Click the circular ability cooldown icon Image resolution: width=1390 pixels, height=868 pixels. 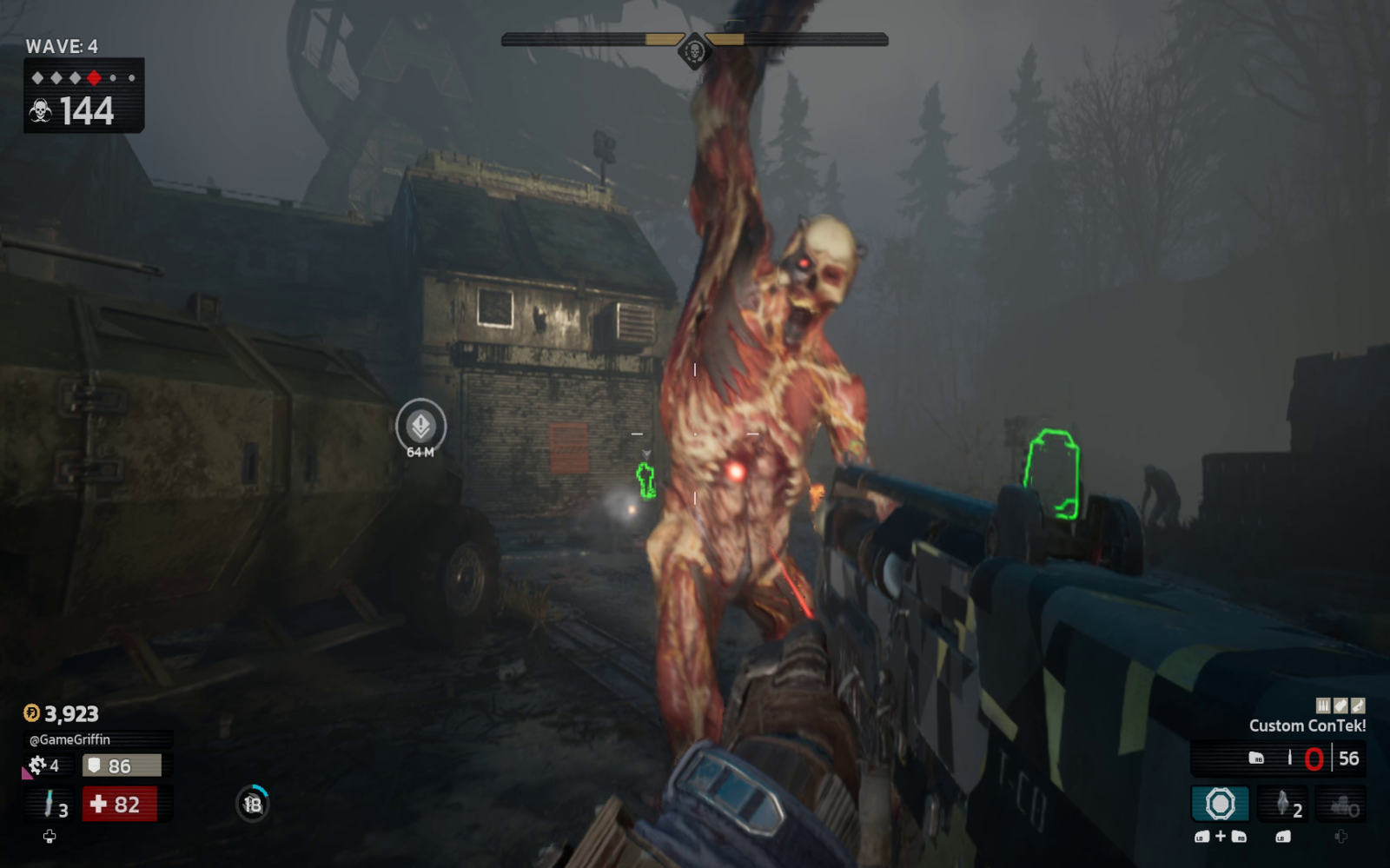click(253, 804)
